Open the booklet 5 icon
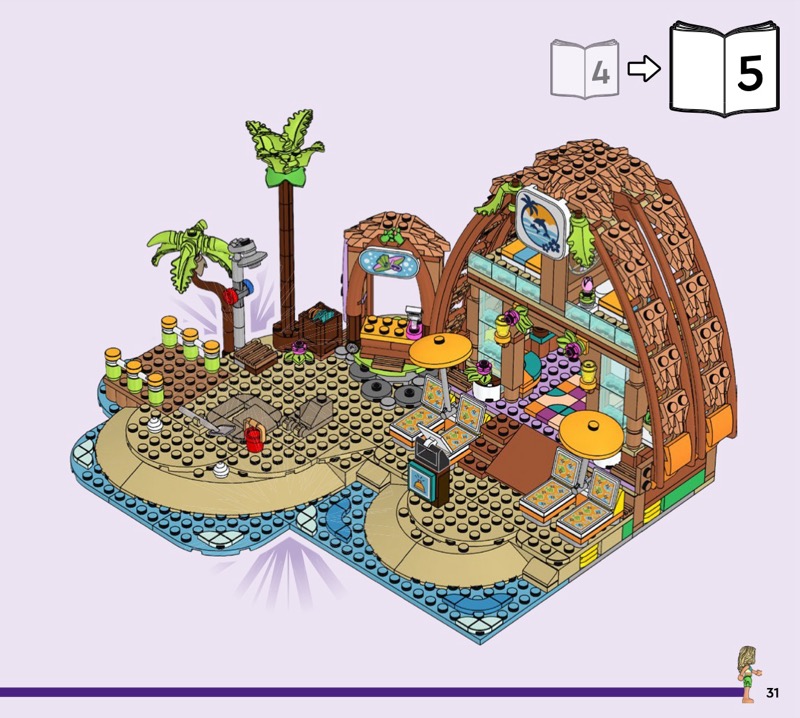 tap(723, 69)
